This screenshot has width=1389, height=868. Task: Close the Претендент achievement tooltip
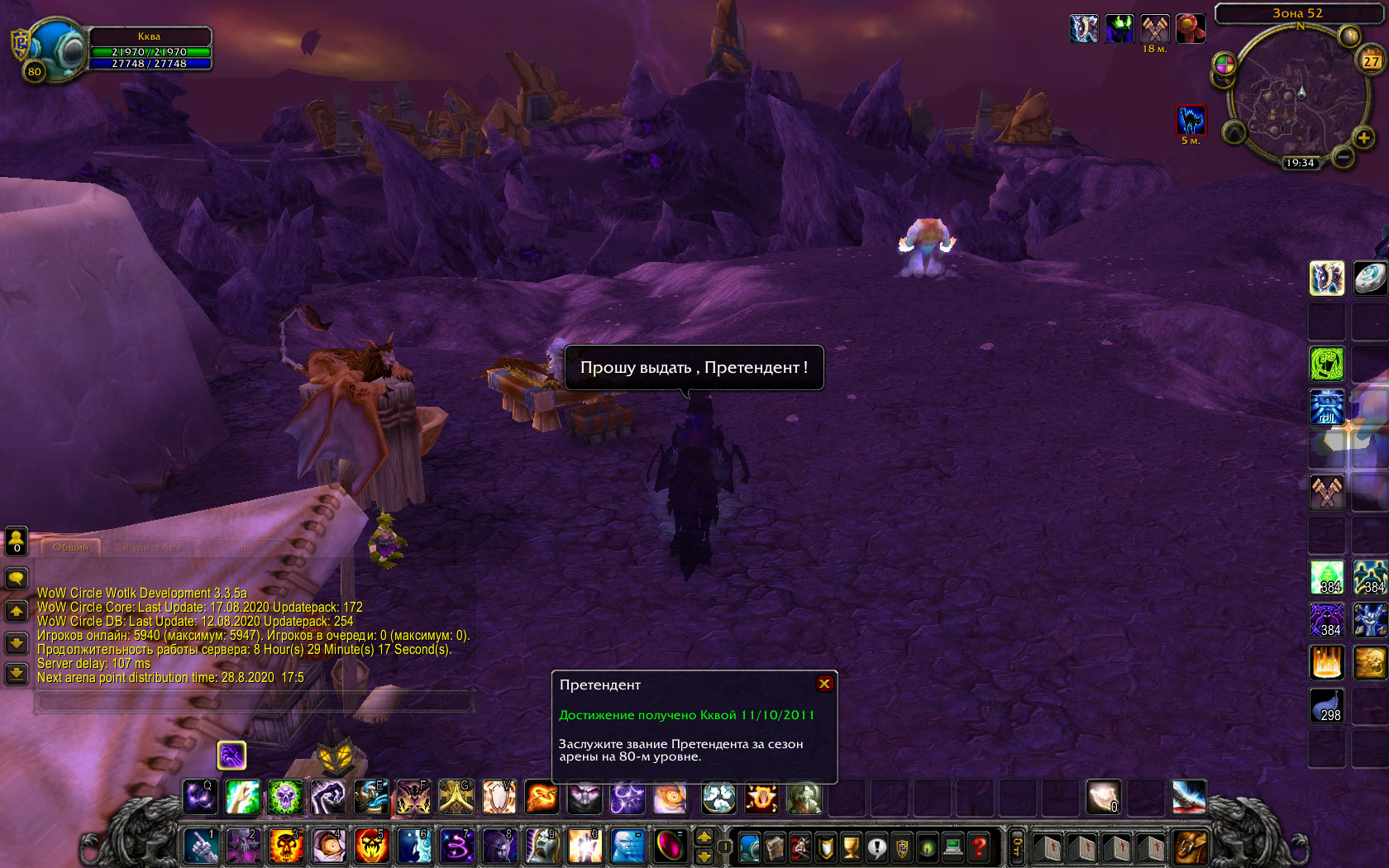(x=824, y=684)
